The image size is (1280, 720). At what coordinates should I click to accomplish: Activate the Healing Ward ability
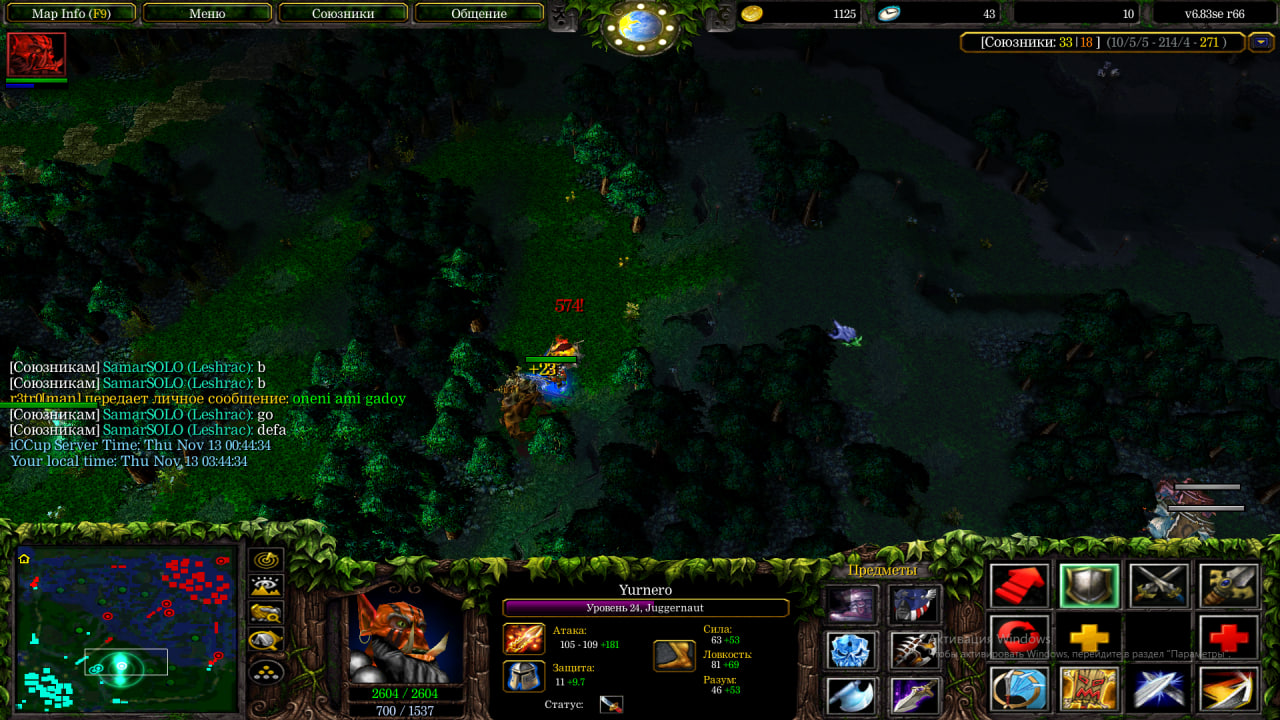(1089, 689)
